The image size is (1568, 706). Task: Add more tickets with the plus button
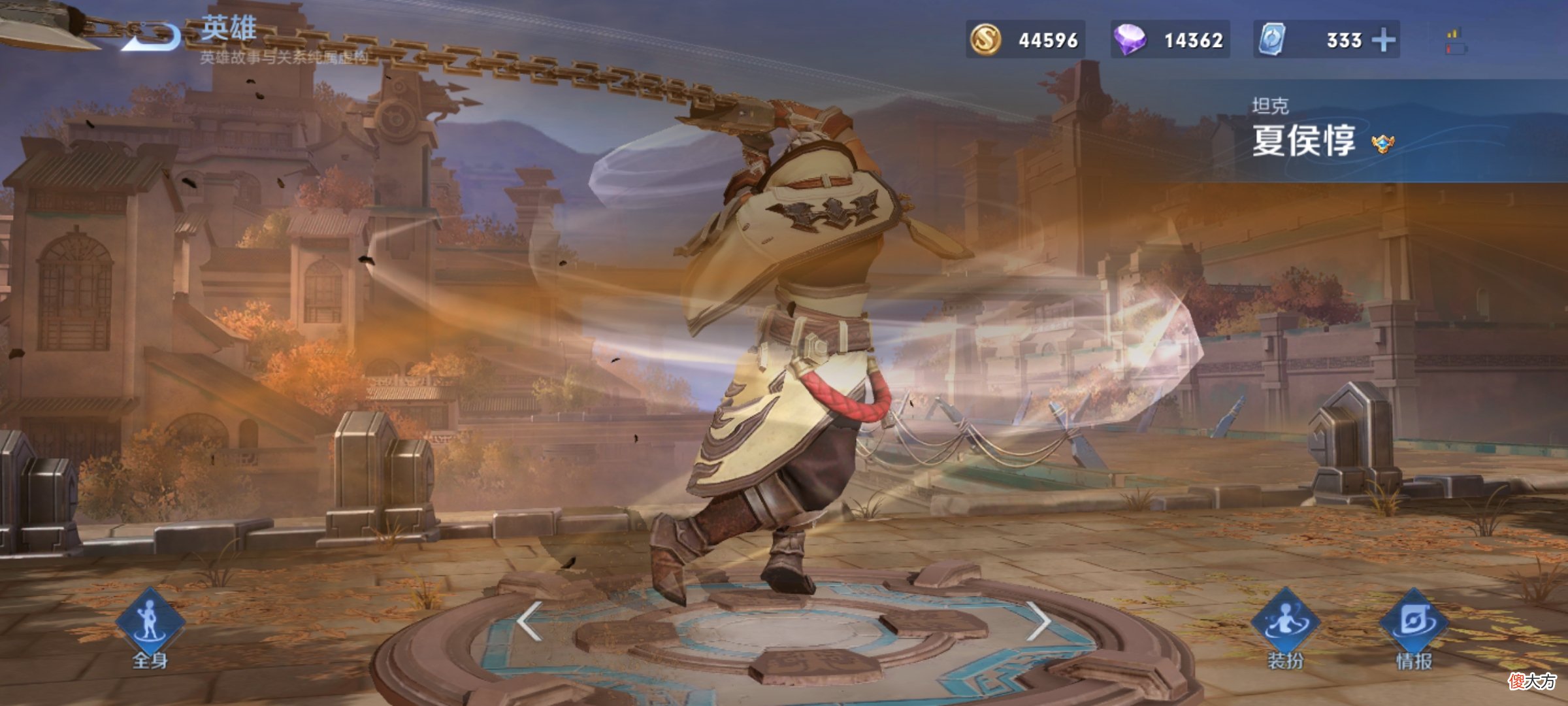[1383, 40]
